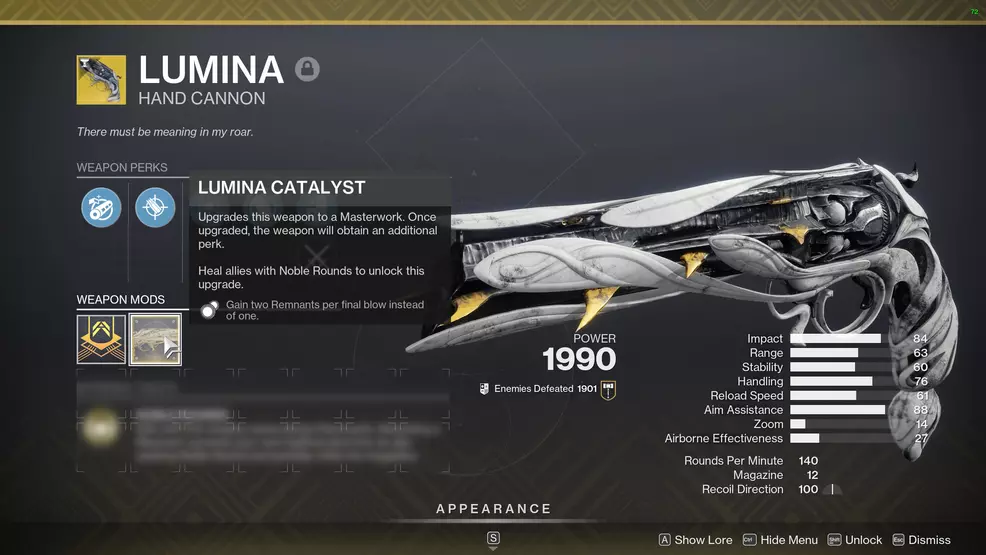
Task: Select the barrel-shaped Noble Rounds perk icon
Action: [x=101, y=208]
